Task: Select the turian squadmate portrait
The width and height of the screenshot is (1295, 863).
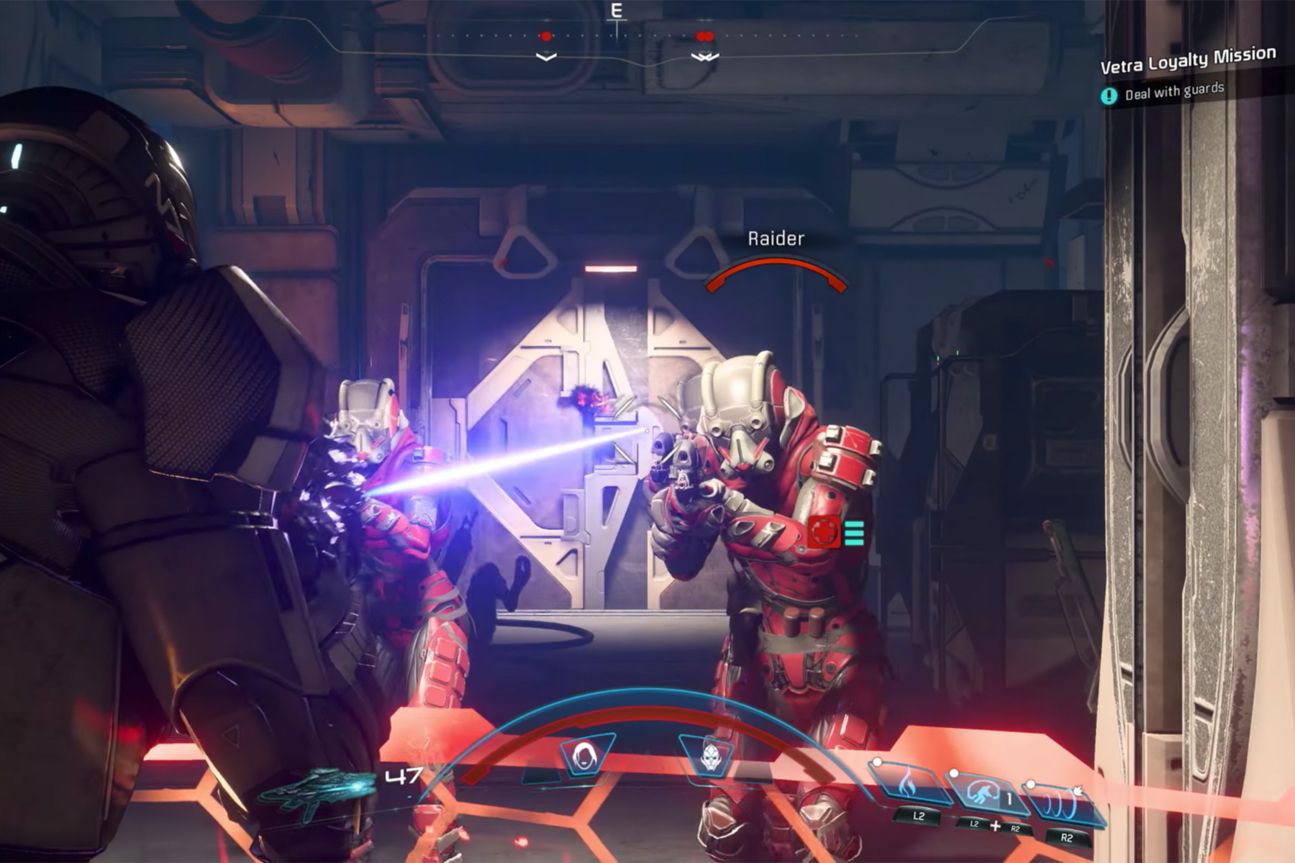Action: point(706,755)
